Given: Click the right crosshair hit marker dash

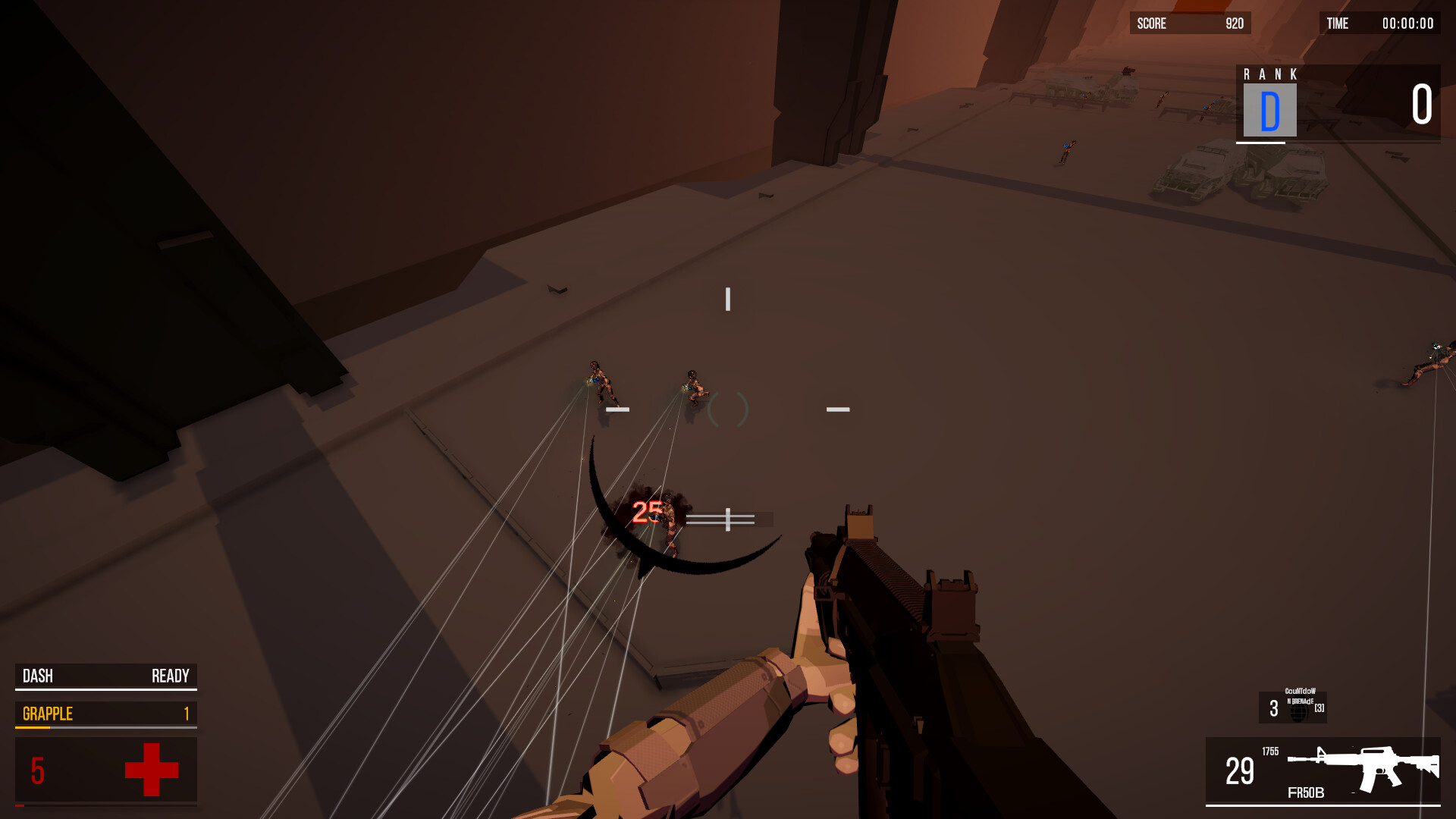Looking at the screenshot, I should (x=837, y=409).
